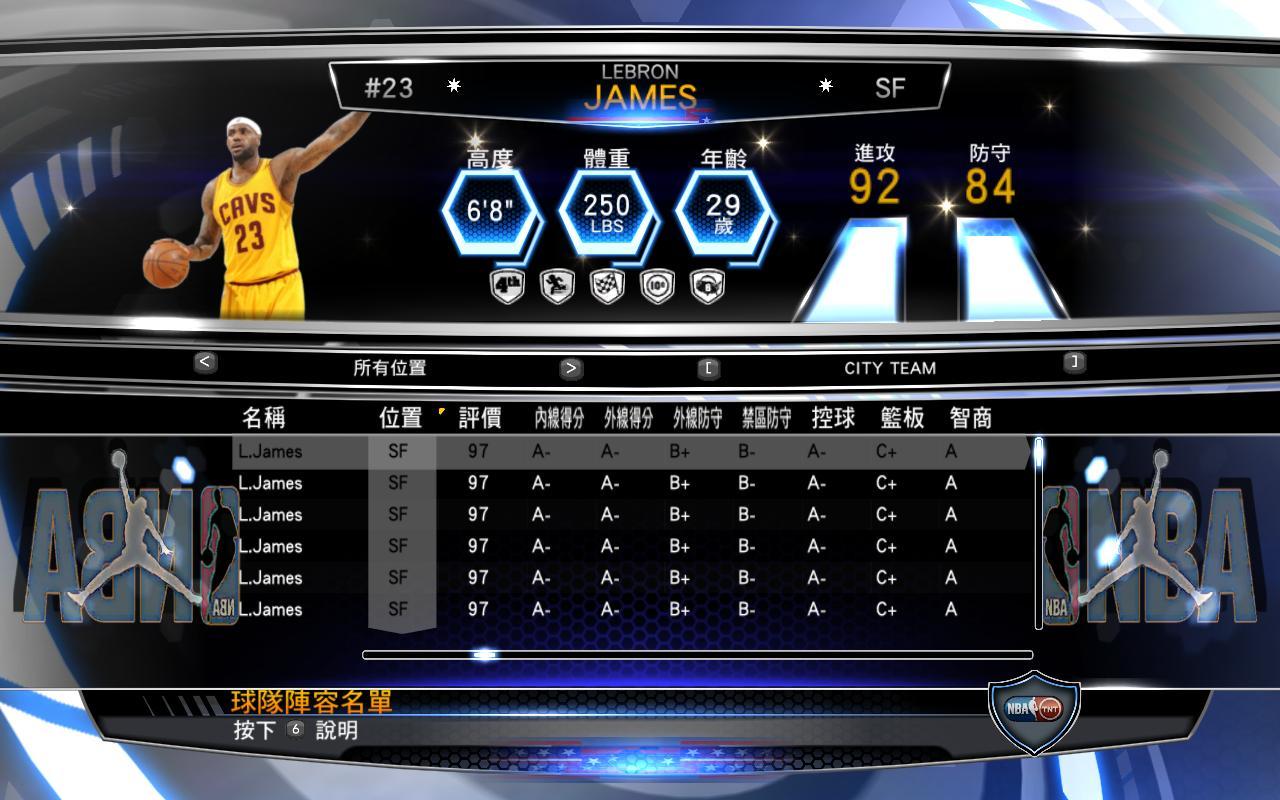Click the 內線得分 column header
This screenshot has height=800, width=1280.
coord(559,418)
